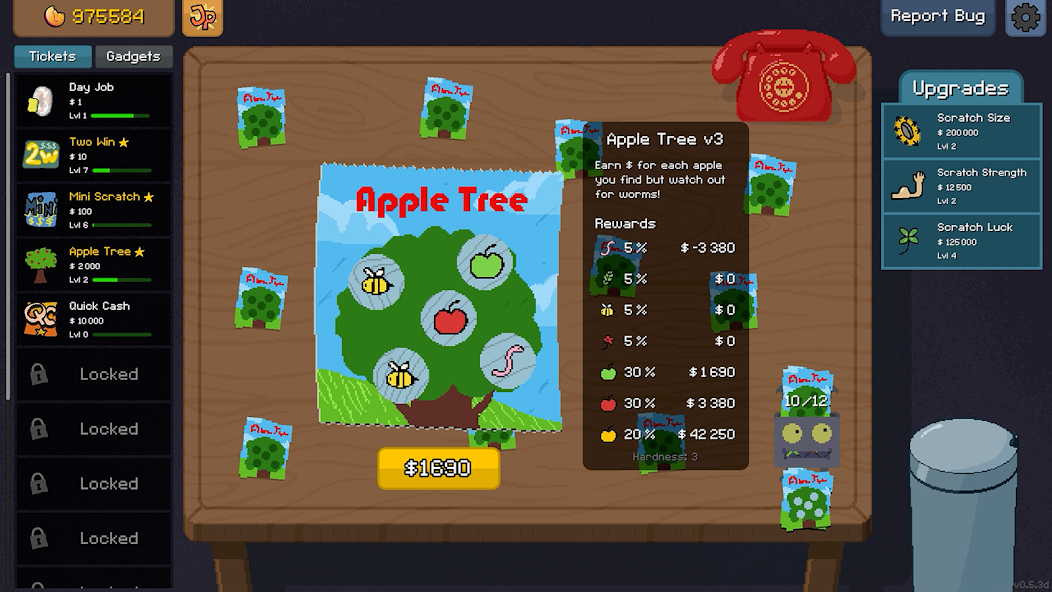Viewport: 1052px width, 592px height.
Task: Click the Report Bug button
Action: click(937, 17)
